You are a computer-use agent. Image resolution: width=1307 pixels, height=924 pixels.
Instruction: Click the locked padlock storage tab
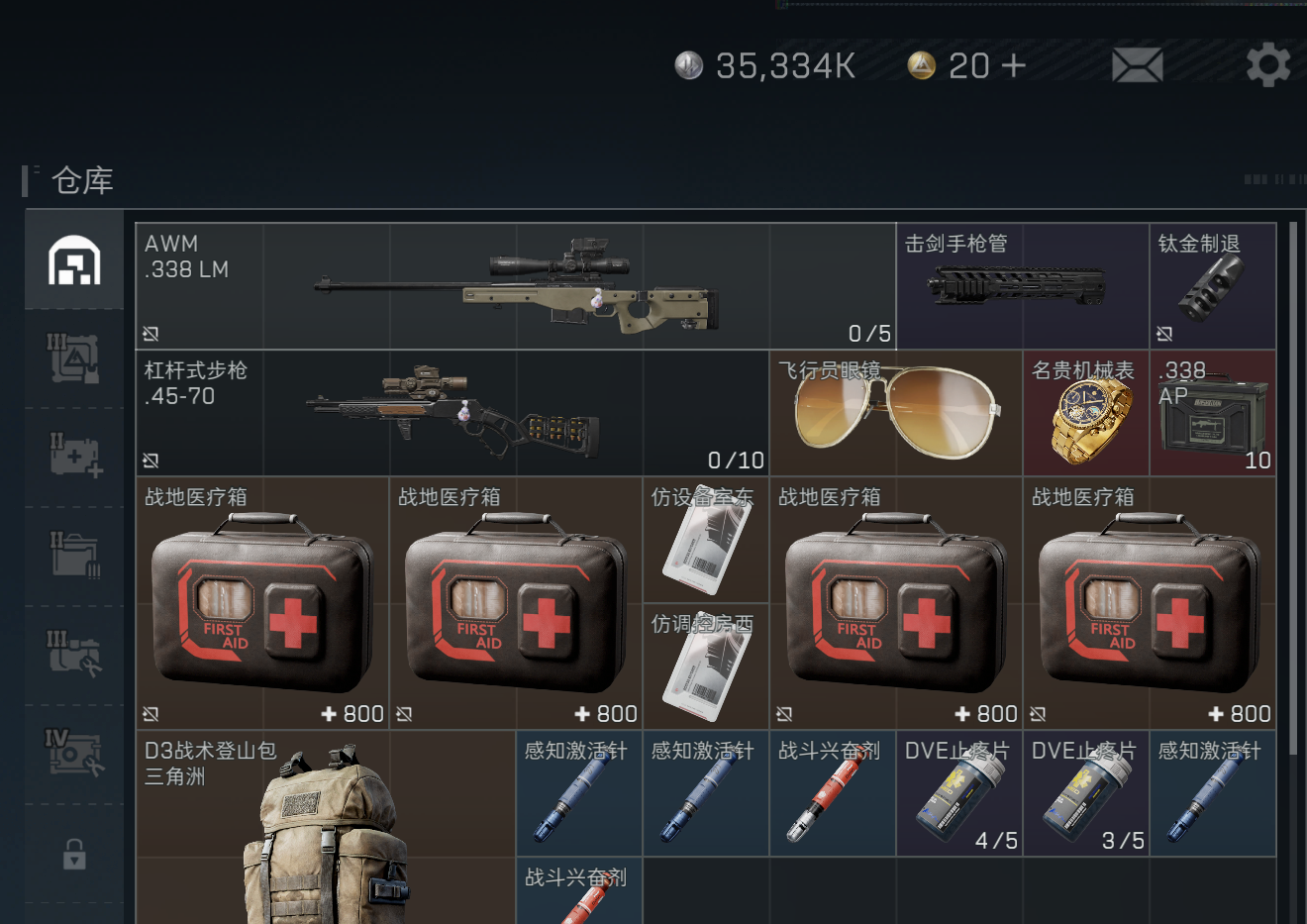[74, 853]
